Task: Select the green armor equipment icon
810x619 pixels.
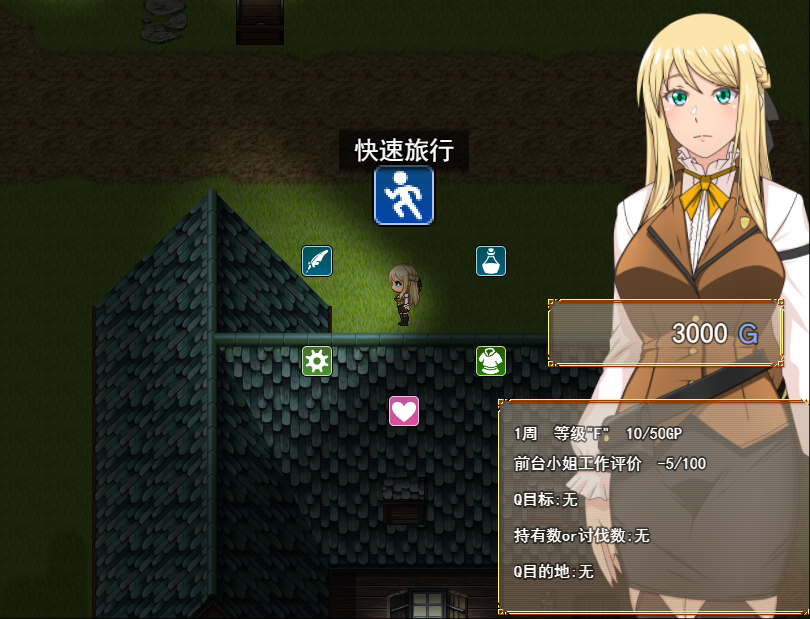Action: (x=491, y=361)
